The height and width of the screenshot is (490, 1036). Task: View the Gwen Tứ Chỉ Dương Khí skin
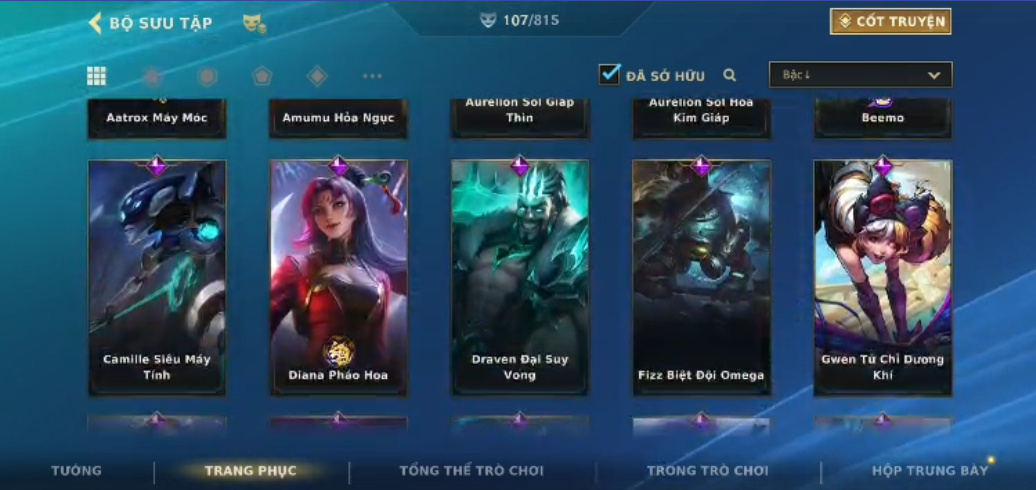coord(882,277)
